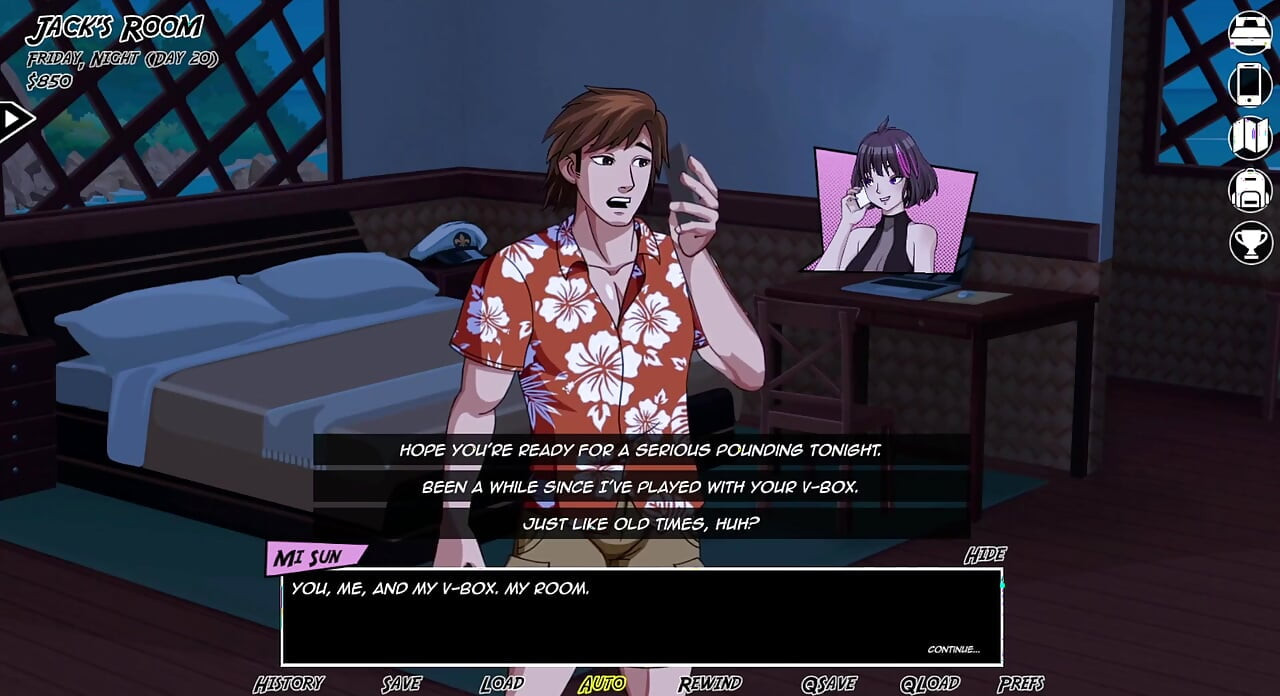The height and width of the screenshot is (696, 1280).
Task: Quick load with QLoad
Action: [929, 684]
